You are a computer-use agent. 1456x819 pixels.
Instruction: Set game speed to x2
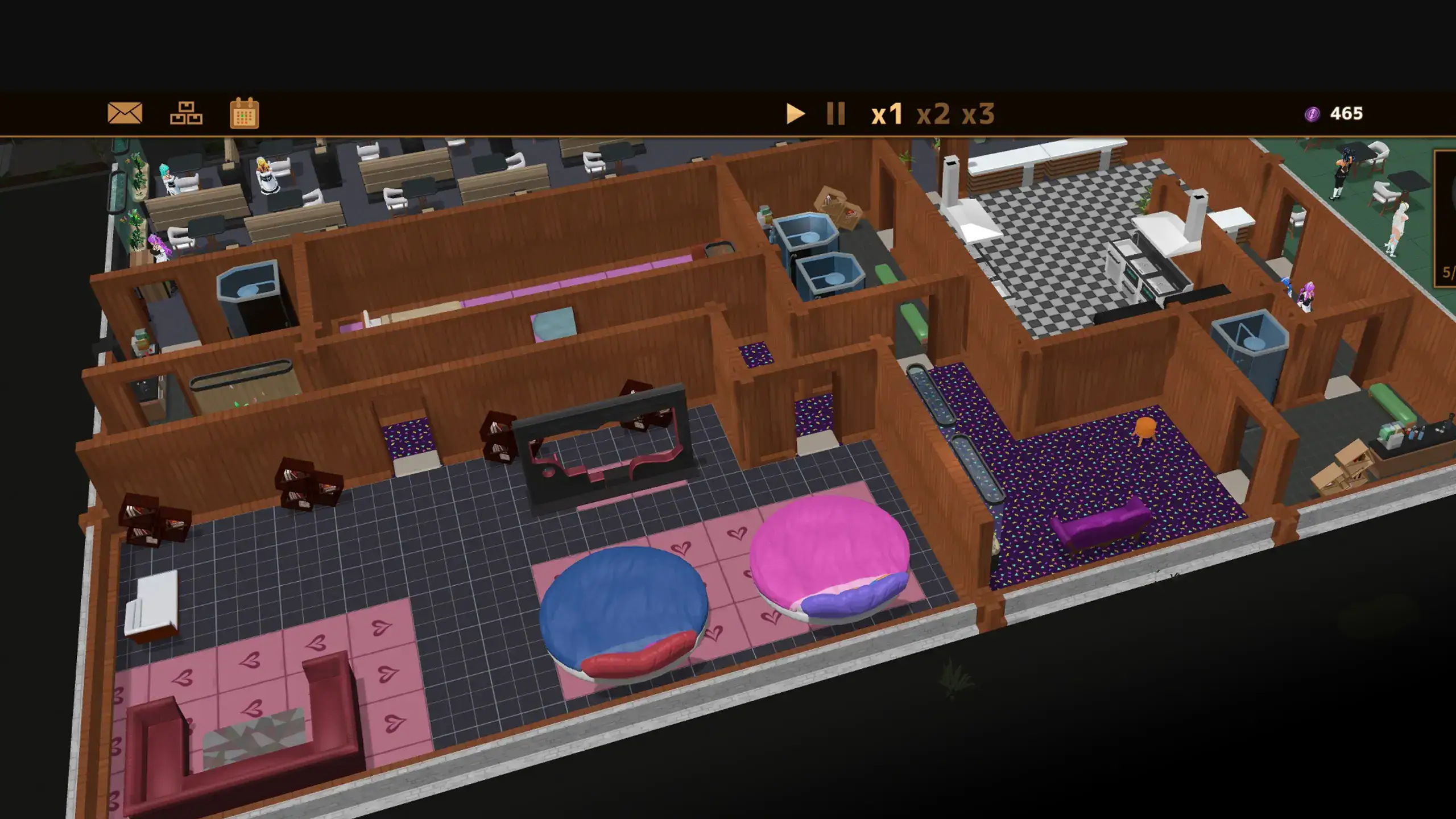tap(933, 114)
